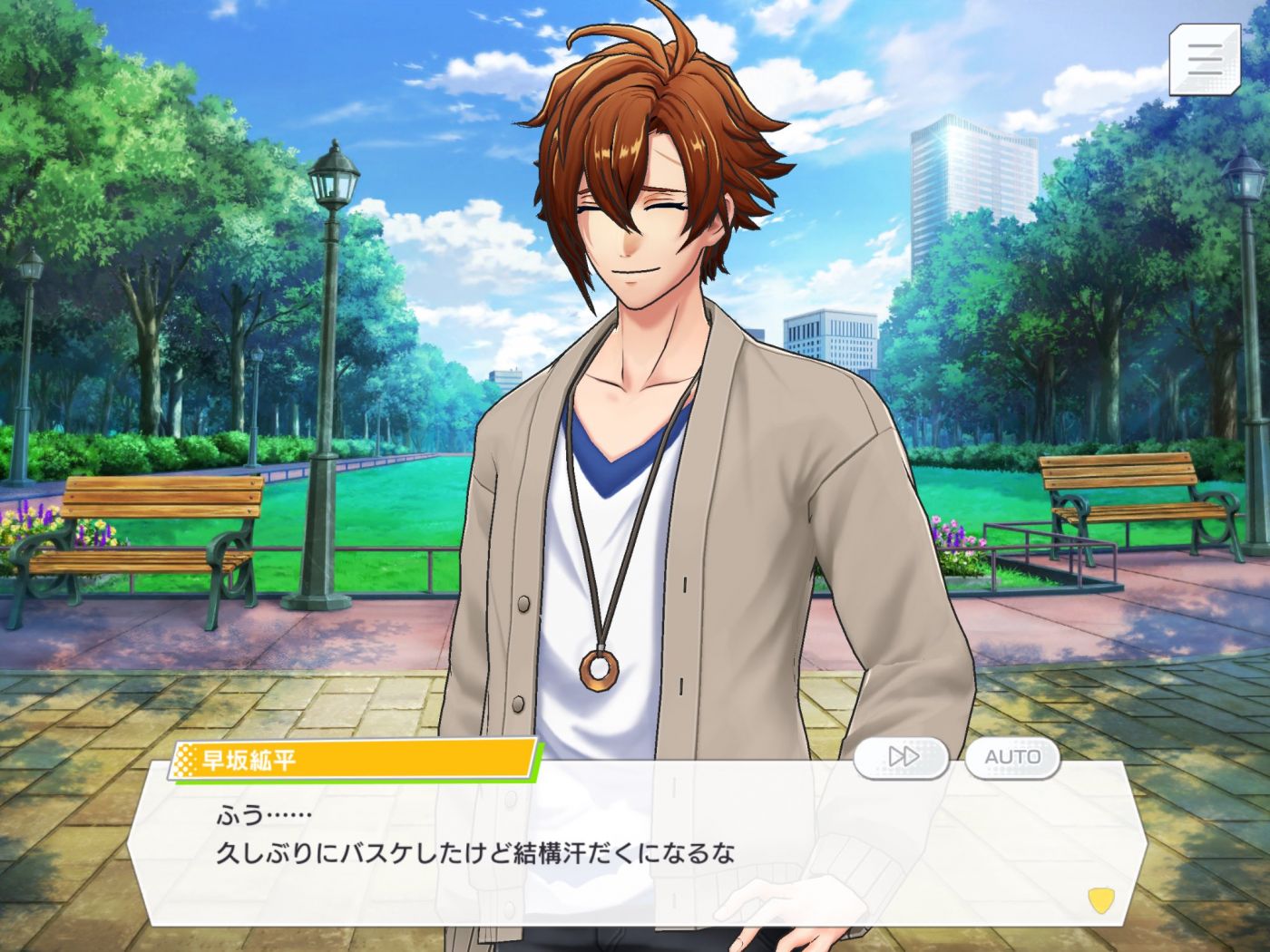Toggle AUTO dialogue advance
Viewport: 1270px width, 952px height.
(x=1012, y=757)
